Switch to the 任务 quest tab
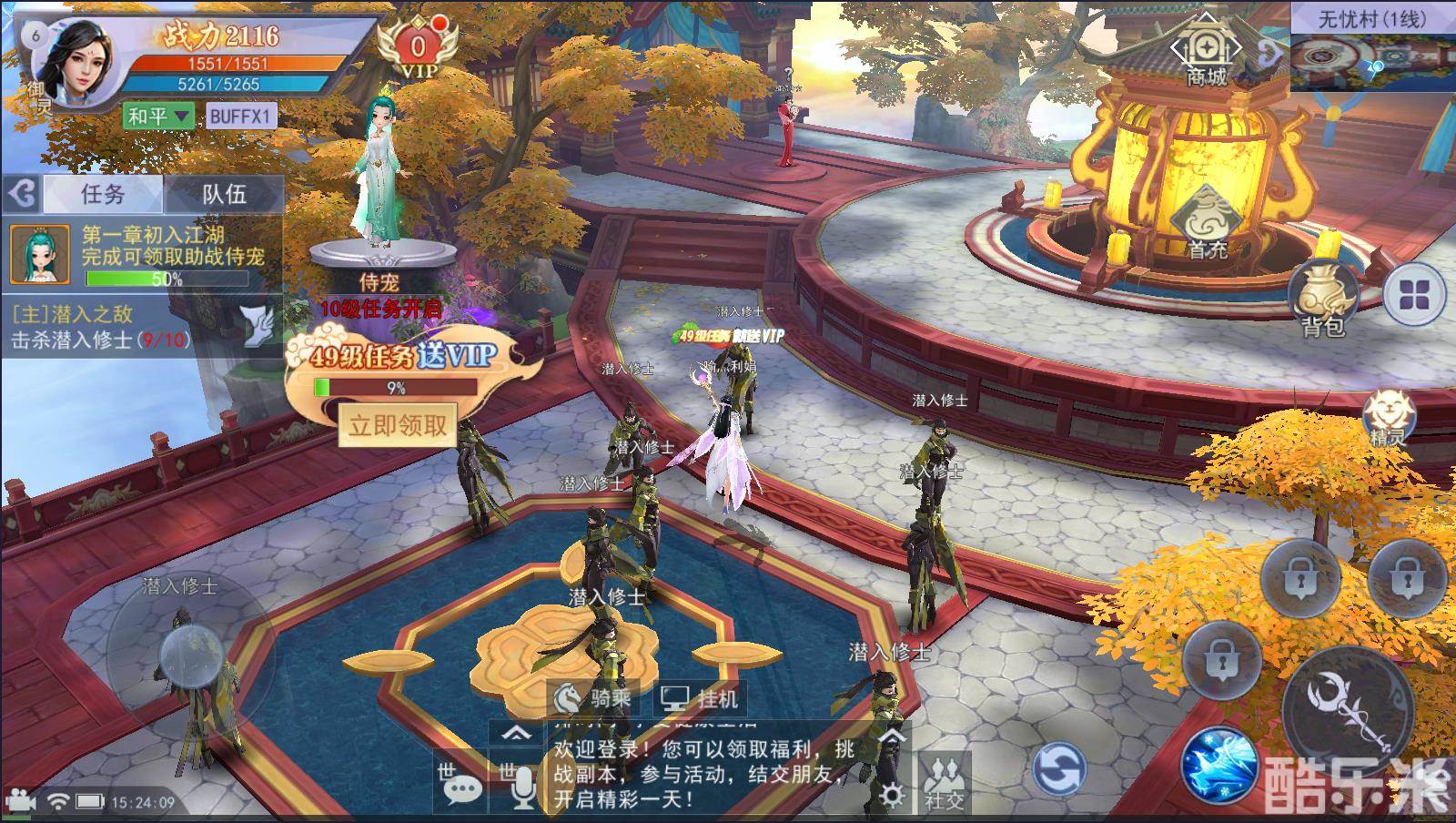Viewport: 1456px width, 823px height. tap(102, 196)
